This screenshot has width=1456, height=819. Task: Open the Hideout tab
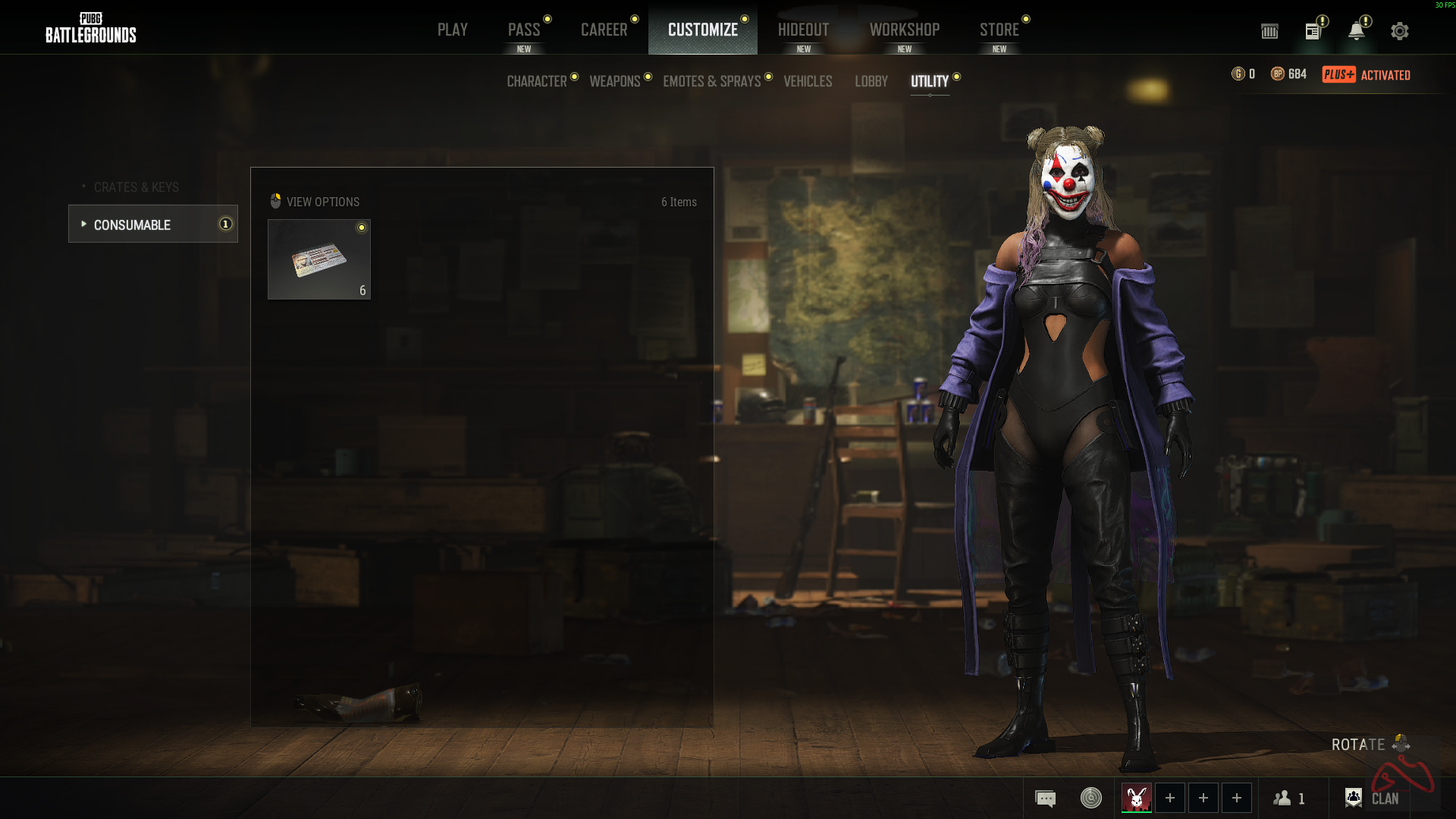(x=803, y=30)
